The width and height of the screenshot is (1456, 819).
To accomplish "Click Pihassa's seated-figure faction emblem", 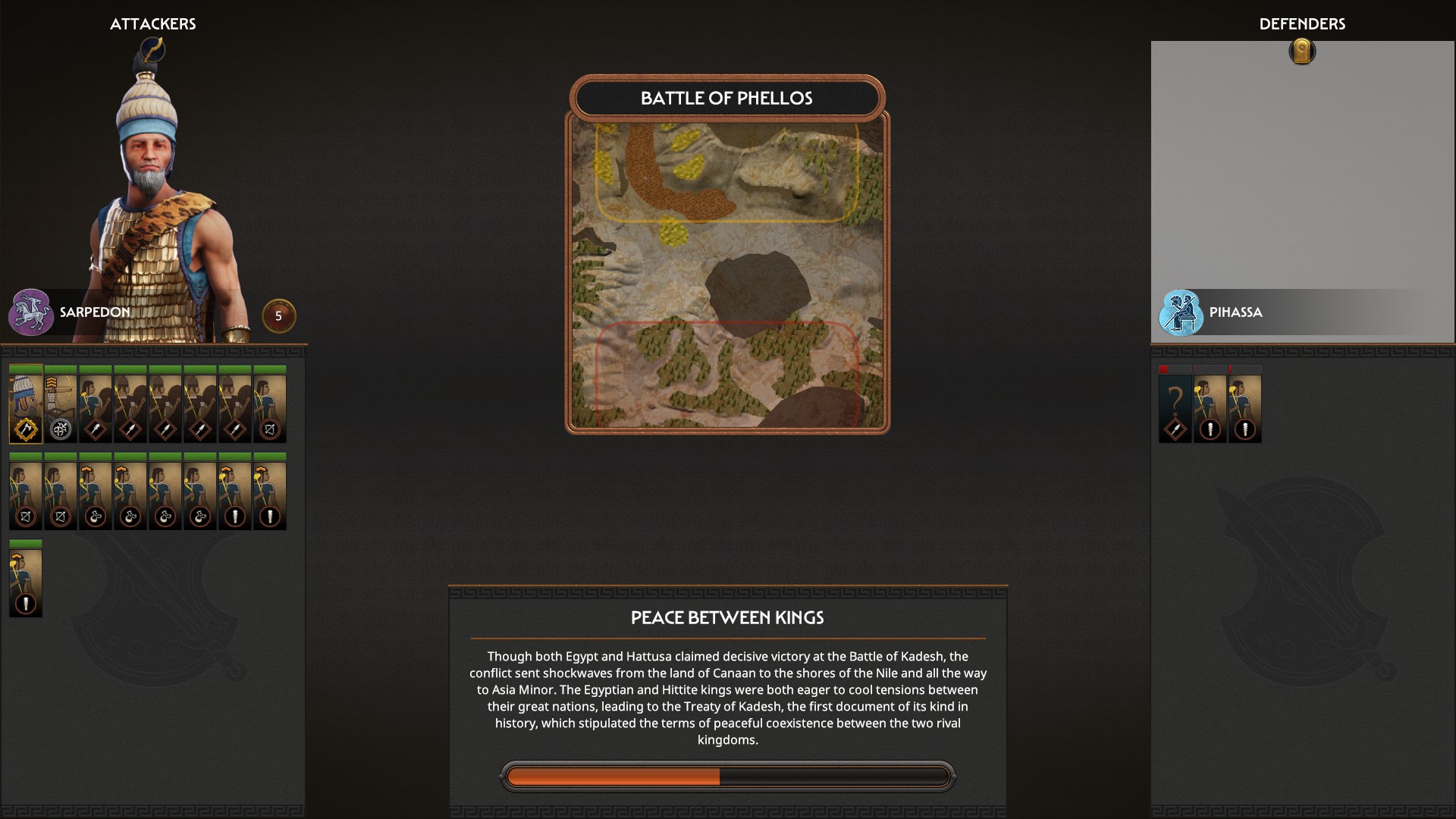I will click(1180, 311).
